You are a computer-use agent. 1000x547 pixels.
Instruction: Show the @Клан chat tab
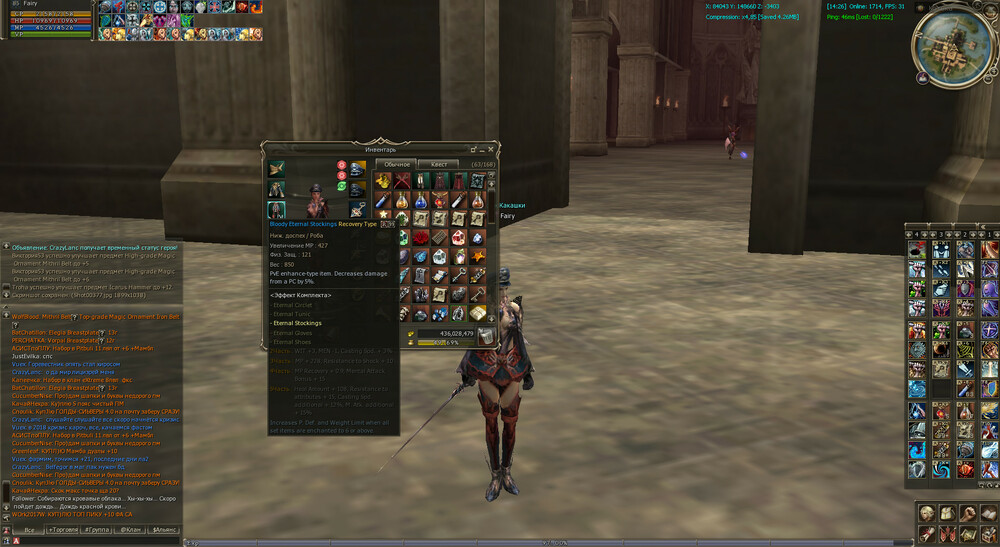coord(130,529)
